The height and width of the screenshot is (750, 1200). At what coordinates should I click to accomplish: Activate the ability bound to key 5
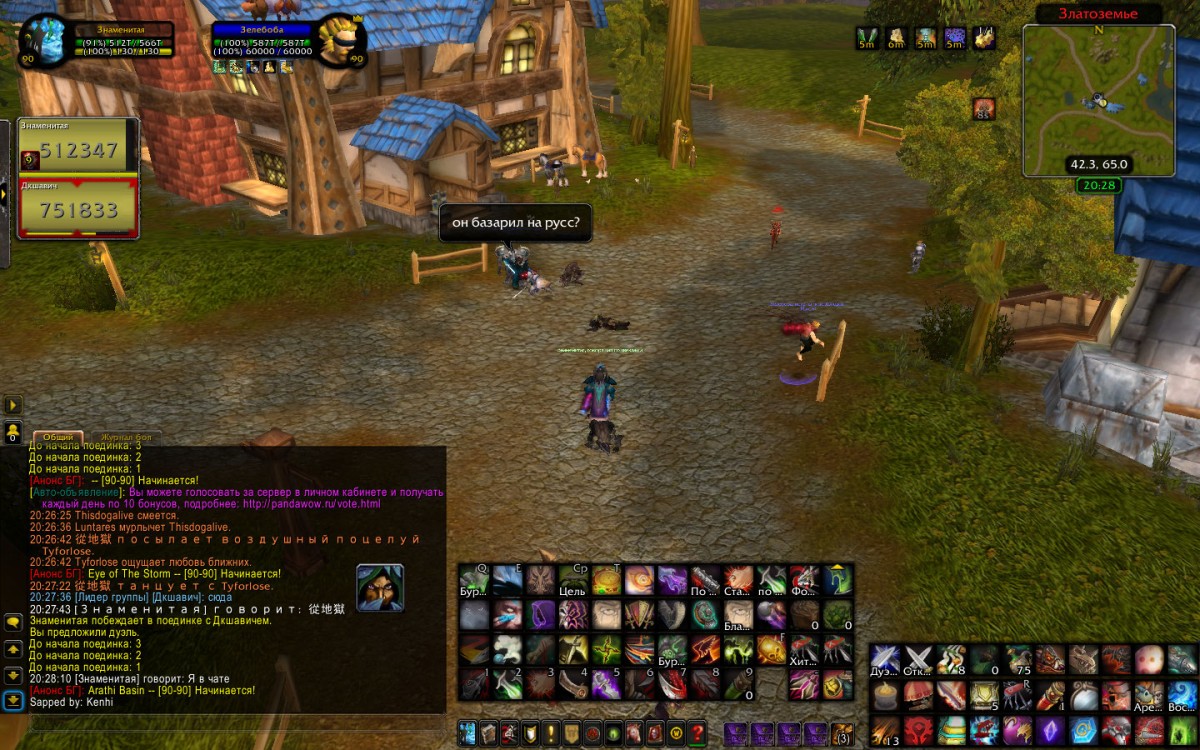pos(607,684)
